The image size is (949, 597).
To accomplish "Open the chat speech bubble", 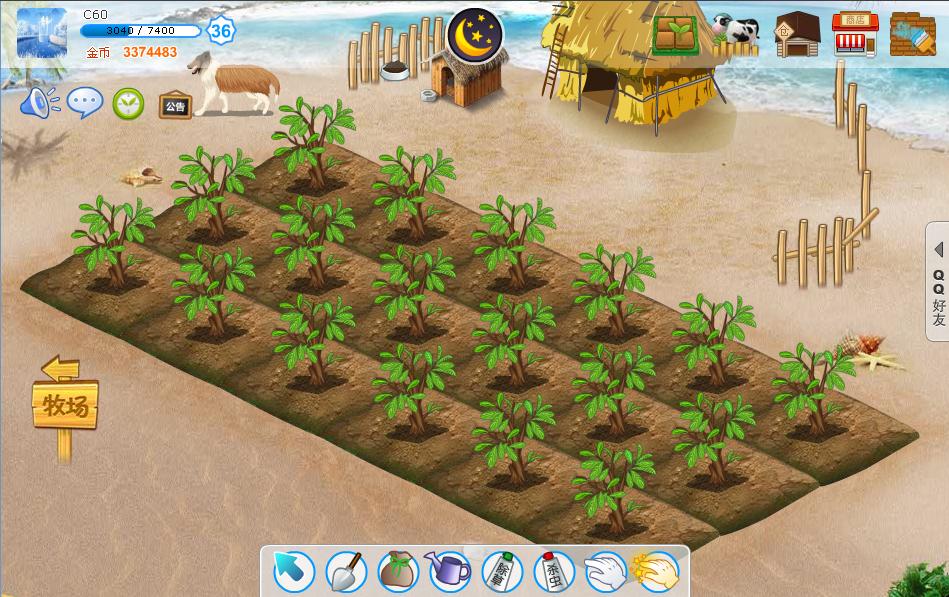I will point(85,102).
